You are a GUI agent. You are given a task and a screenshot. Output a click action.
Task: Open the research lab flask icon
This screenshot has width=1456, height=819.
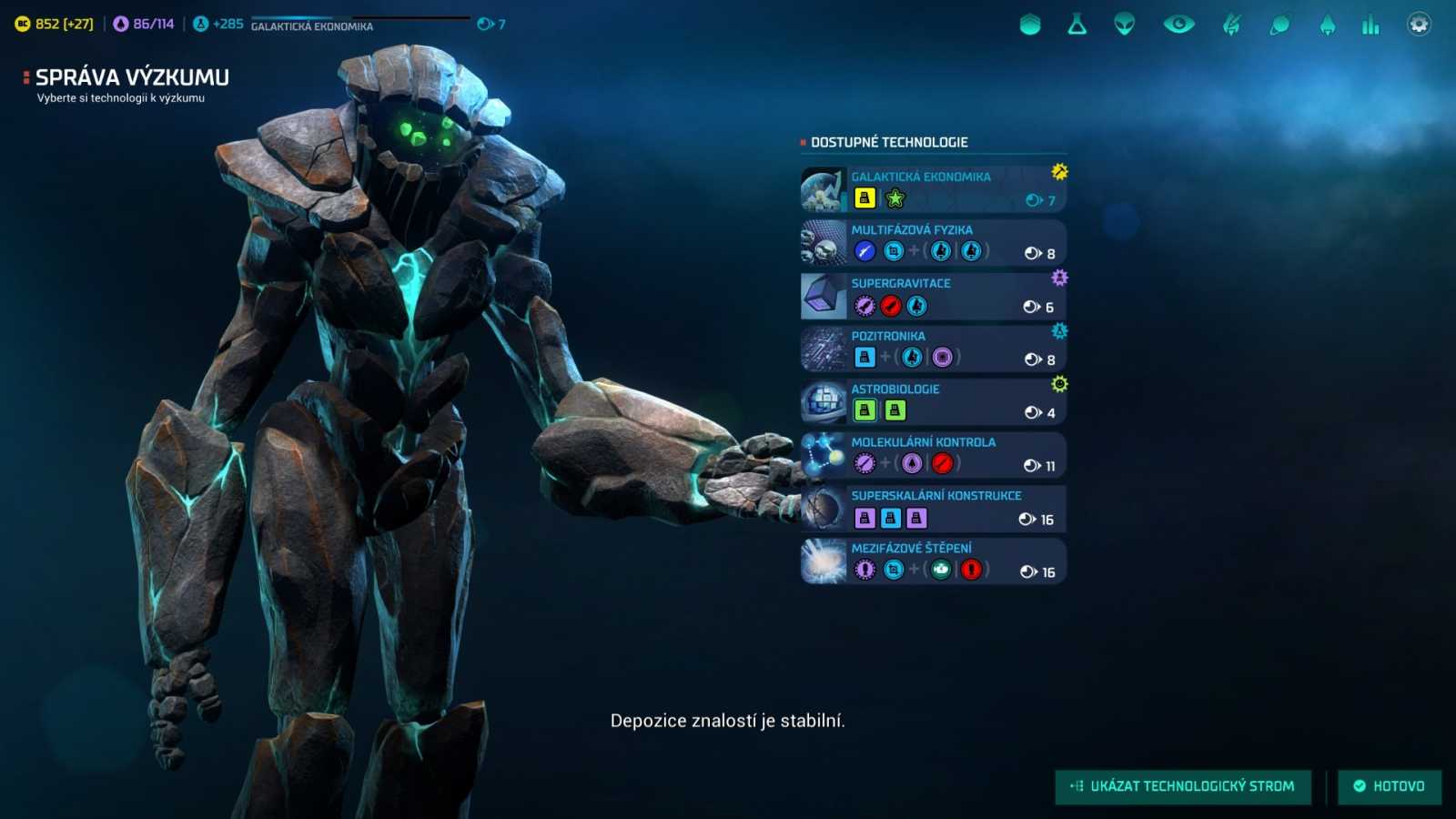coord(1077,25)
